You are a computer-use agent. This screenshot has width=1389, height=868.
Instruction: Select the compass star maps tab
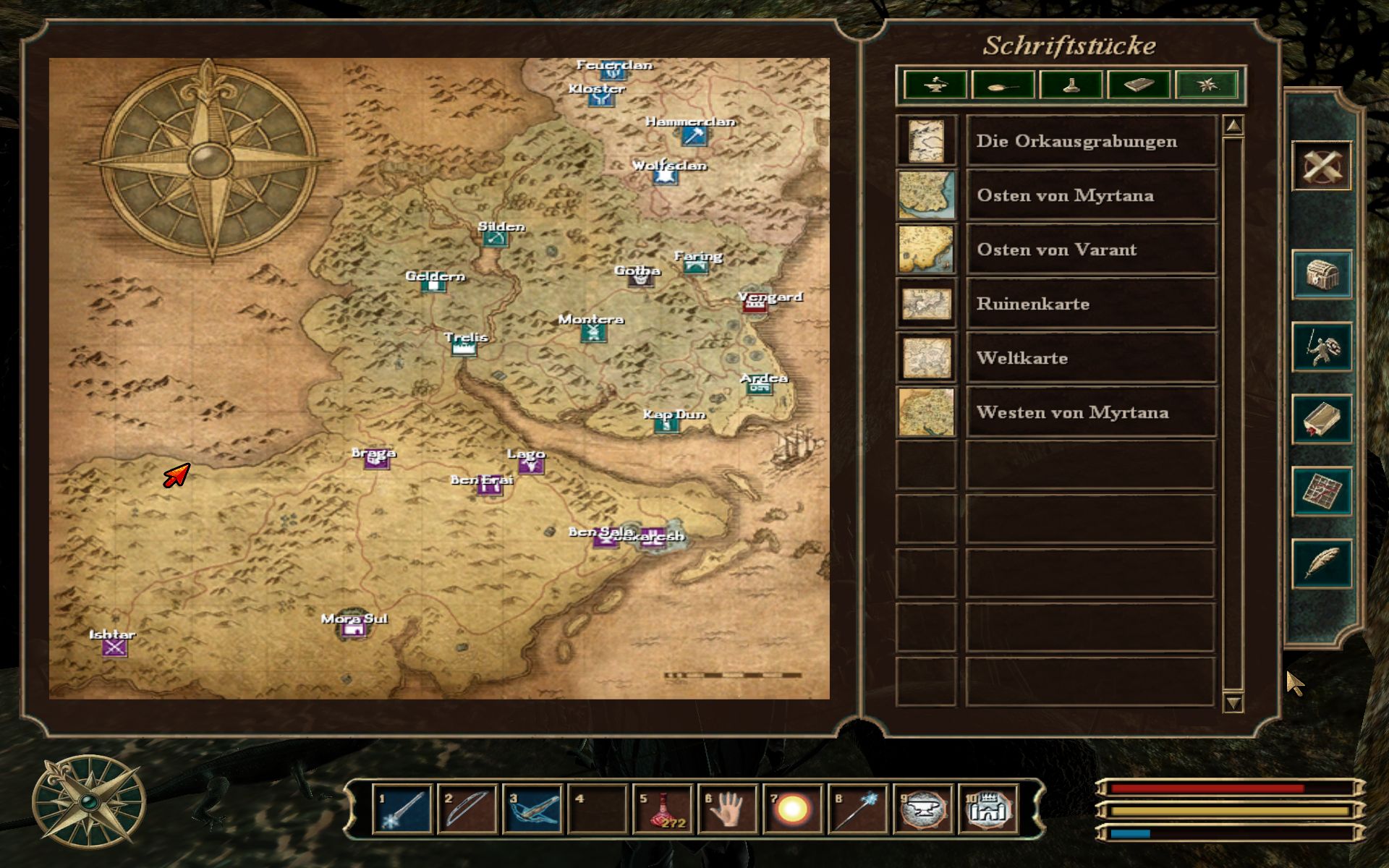pos(1207,85)
